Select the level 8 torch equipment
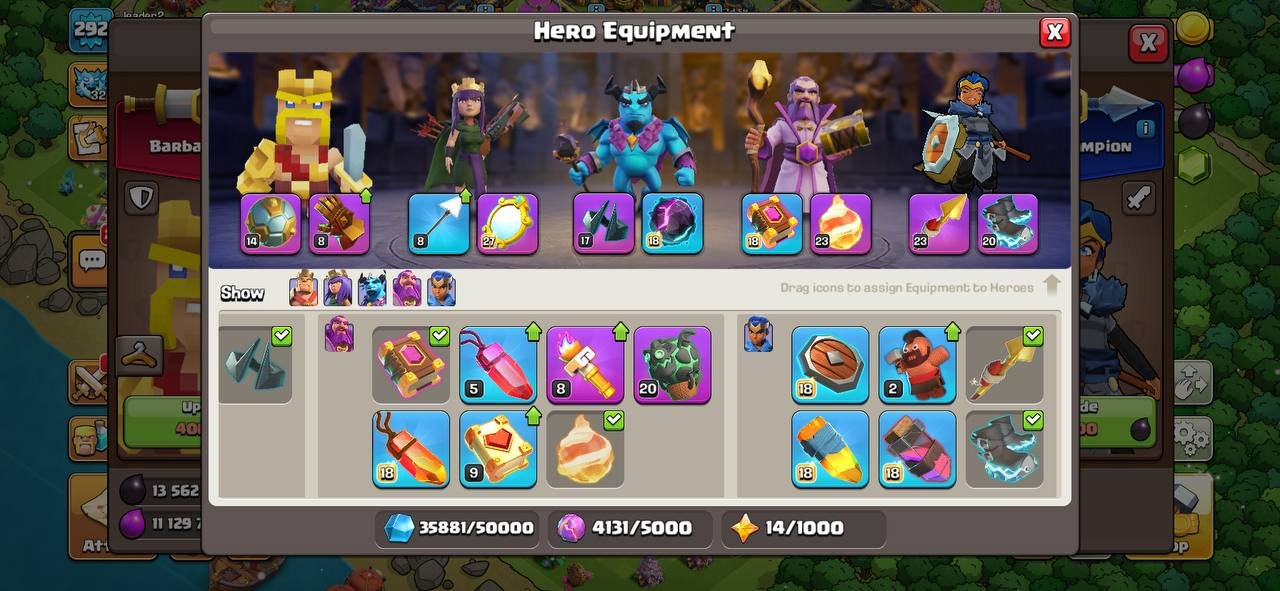The width and height of the screenshot is (1280, 591). (x=585, y=365)
